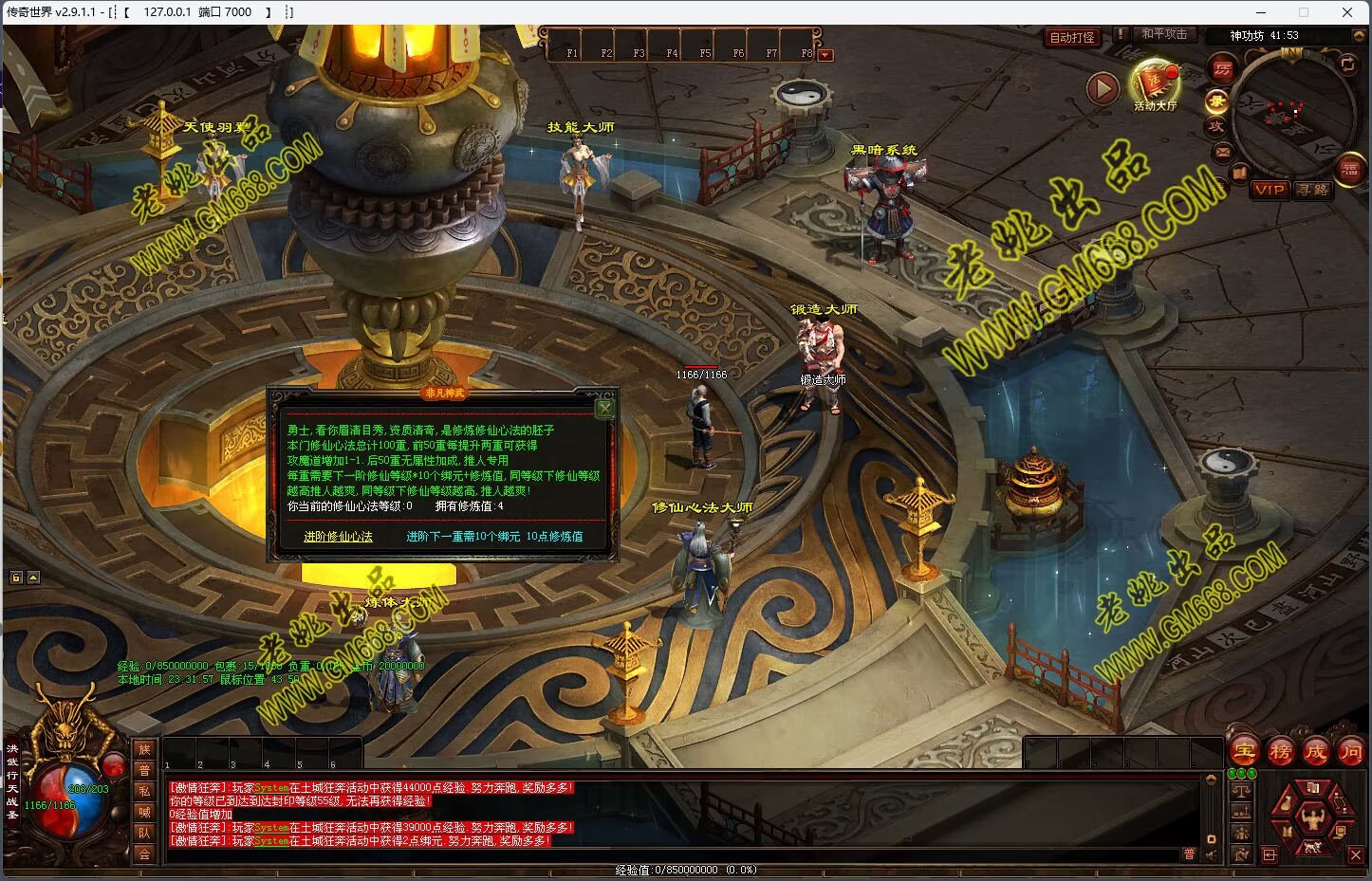Open the mail envelope icon
This screenshot has height=881, width=1372.
[x=1222, y=152]
